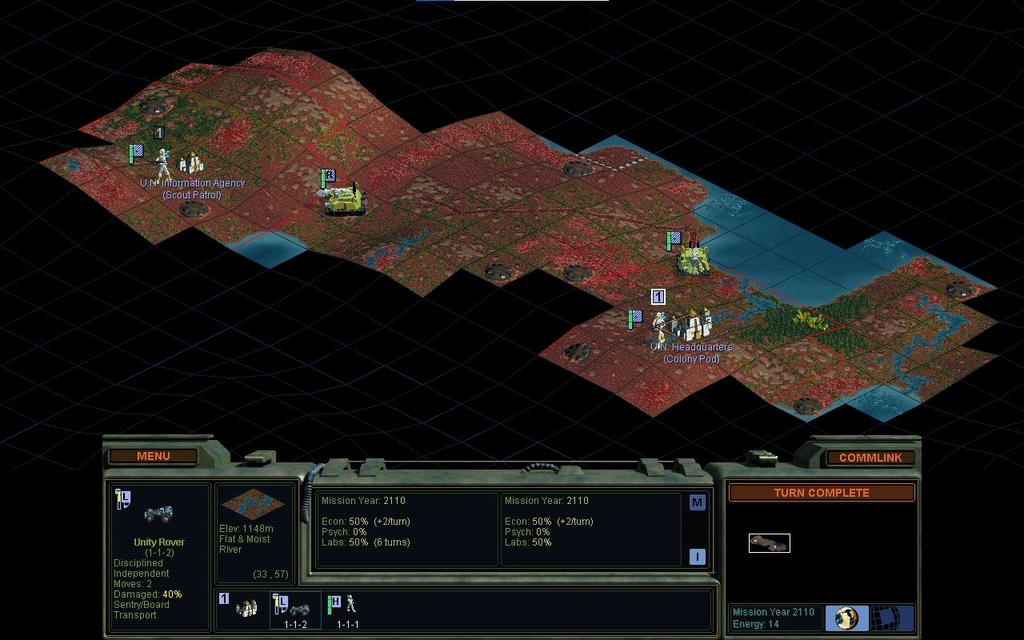Select the U.N. Headquarters colony pod unit

tap(687, 325)
